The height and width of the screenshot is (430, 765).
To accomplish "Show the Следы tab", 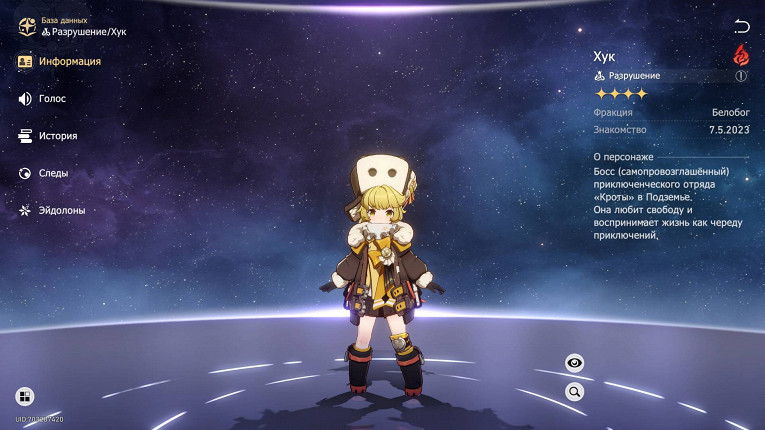I will pyautogui.click(x=45, y=173).
